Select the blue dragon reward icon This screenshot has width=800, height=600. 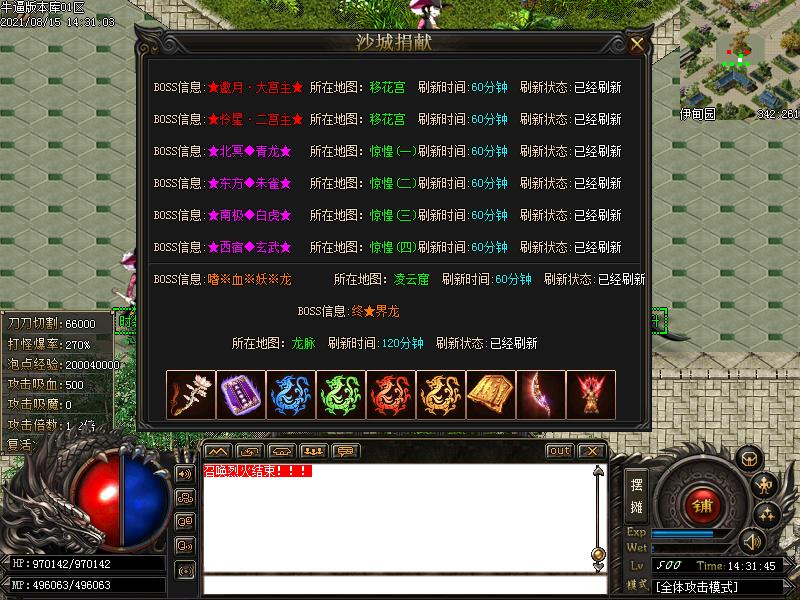[291, 395]
